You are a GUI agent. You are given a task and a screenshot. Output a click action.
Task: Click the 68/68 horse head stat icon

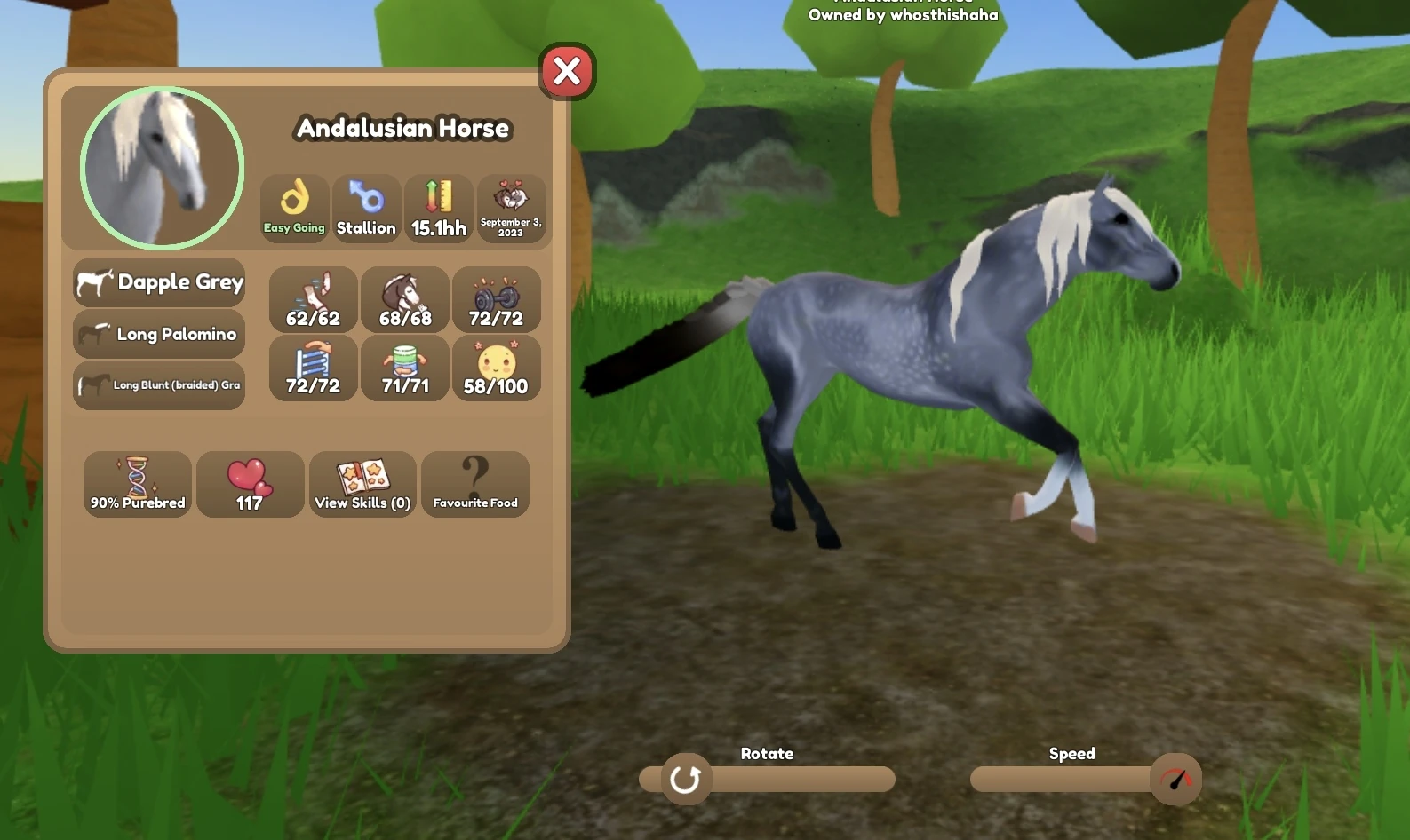(404, 299)
